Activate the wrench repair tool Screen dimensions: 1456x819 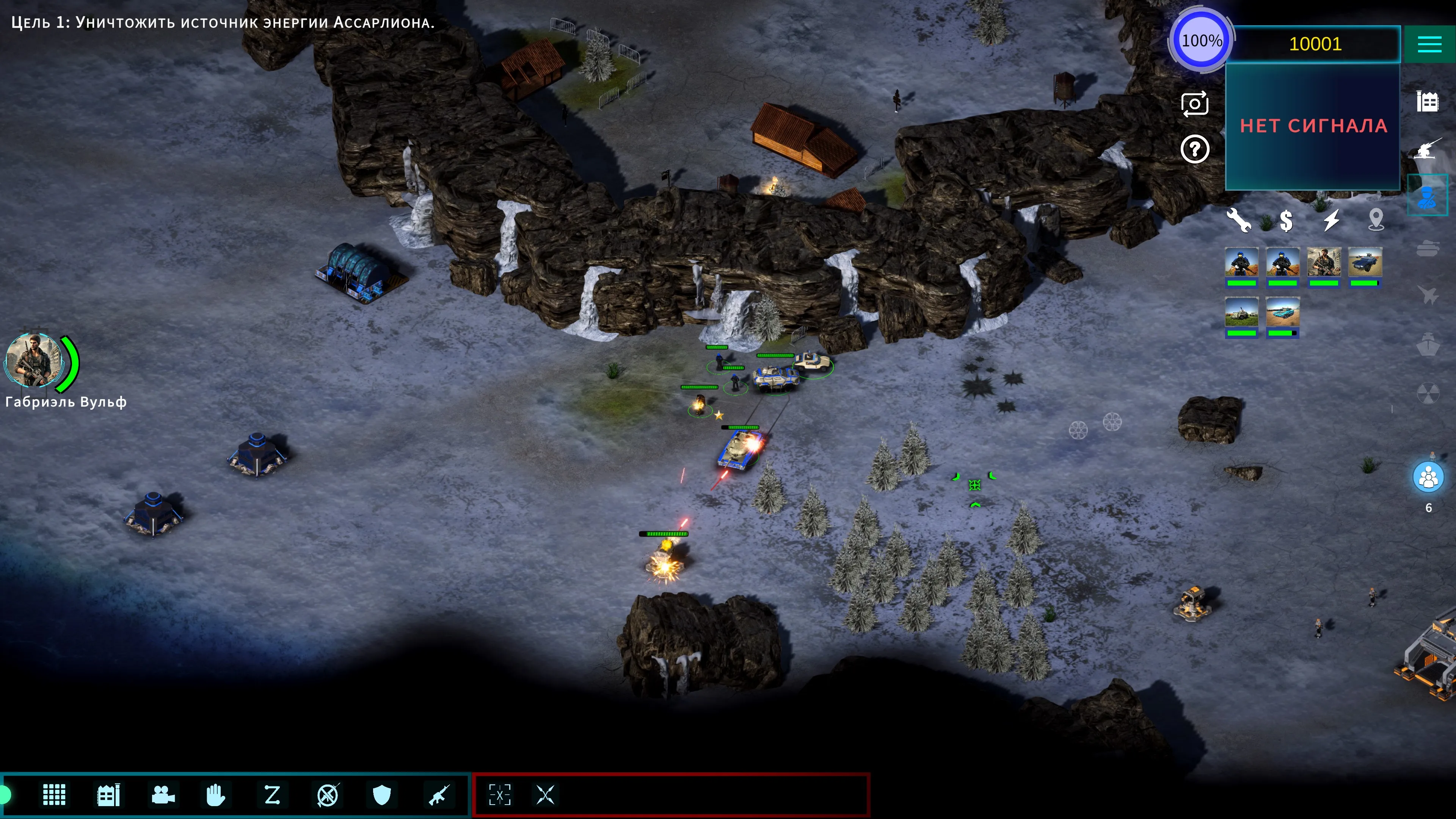(x=1238, y=220)
